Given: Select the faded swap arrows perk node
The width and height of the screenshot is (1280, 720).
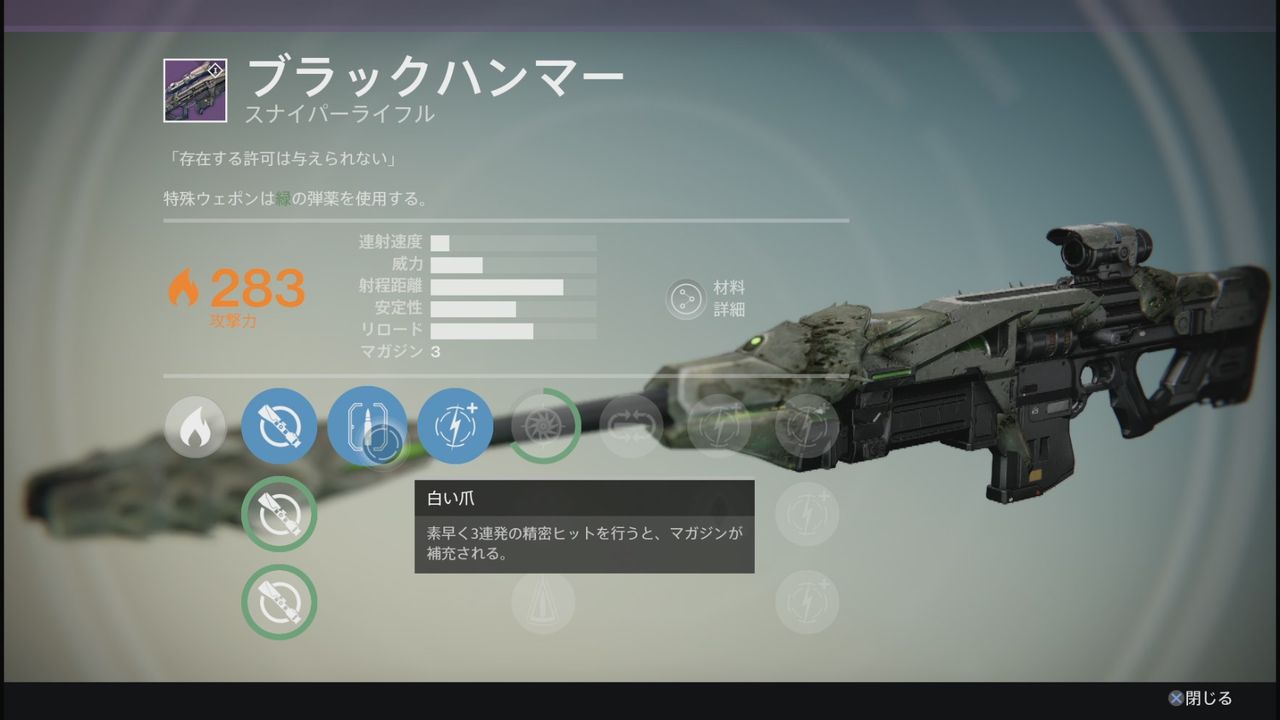Looking at the screenshot, I should point(631,426).
